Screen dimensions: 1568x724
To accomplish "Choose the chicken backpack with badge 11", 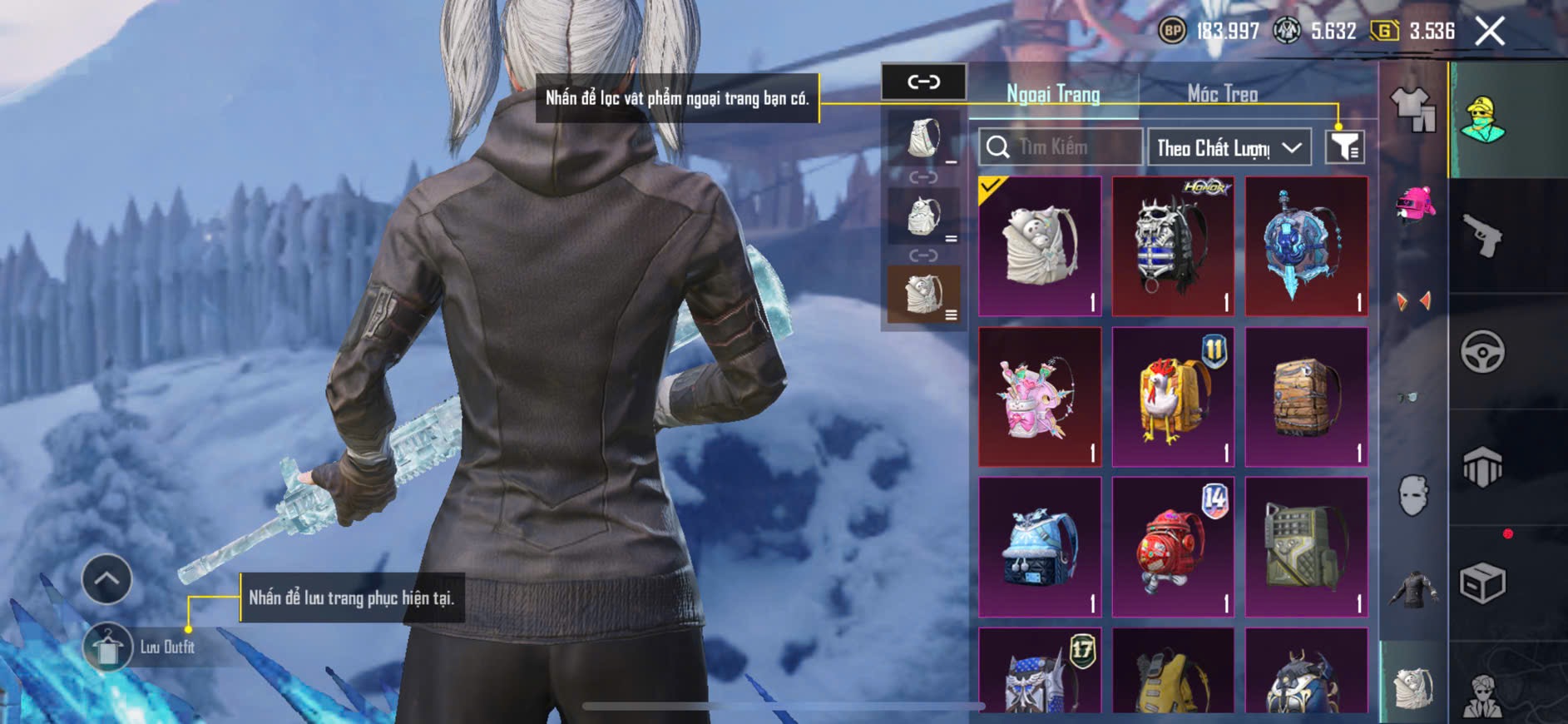I will pyautogui.click(x=1173, y=397).
